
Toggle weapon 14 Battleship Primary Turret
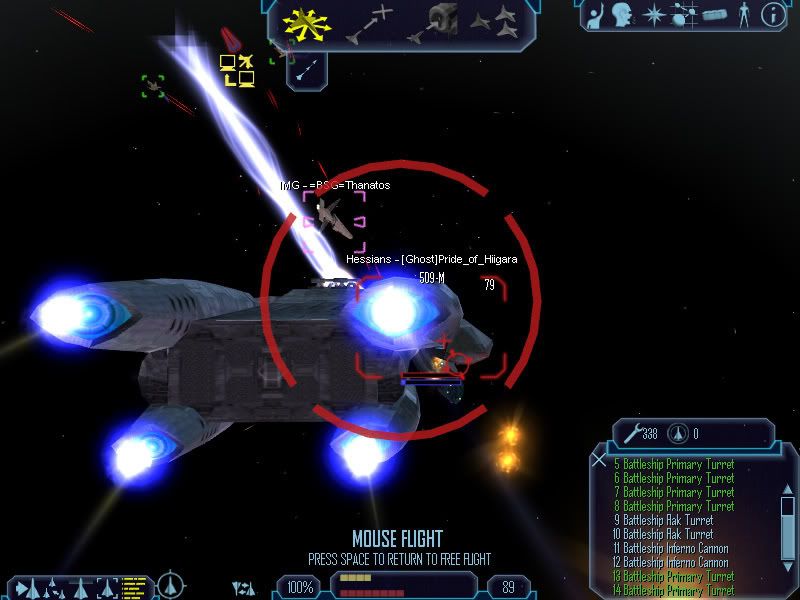pyautogui.click(x=670, y=590)
